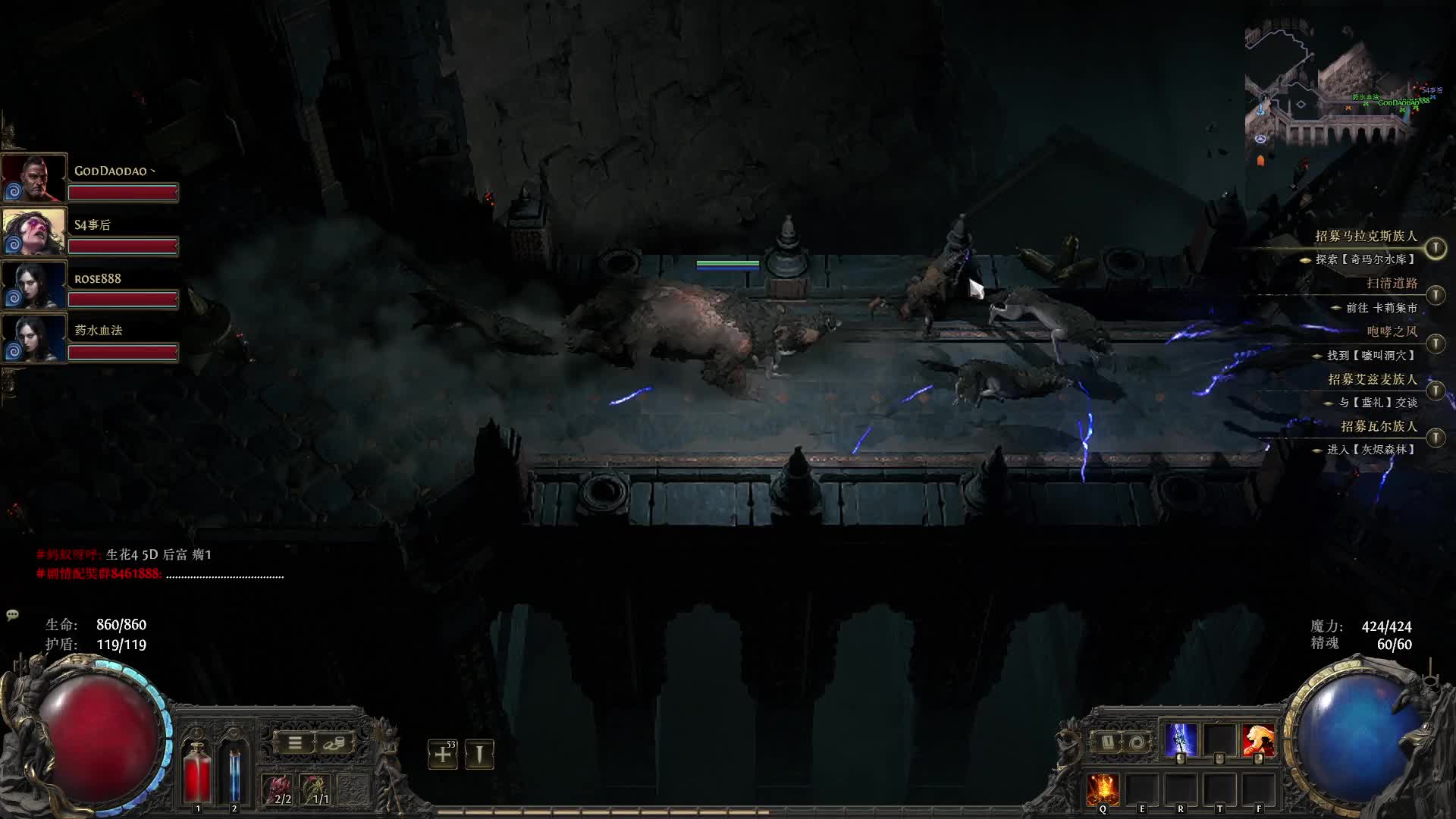Click rose888's party portrait
Image resolution: width=1456 pixels, height=819 pixels.
(x=33, y=284)
